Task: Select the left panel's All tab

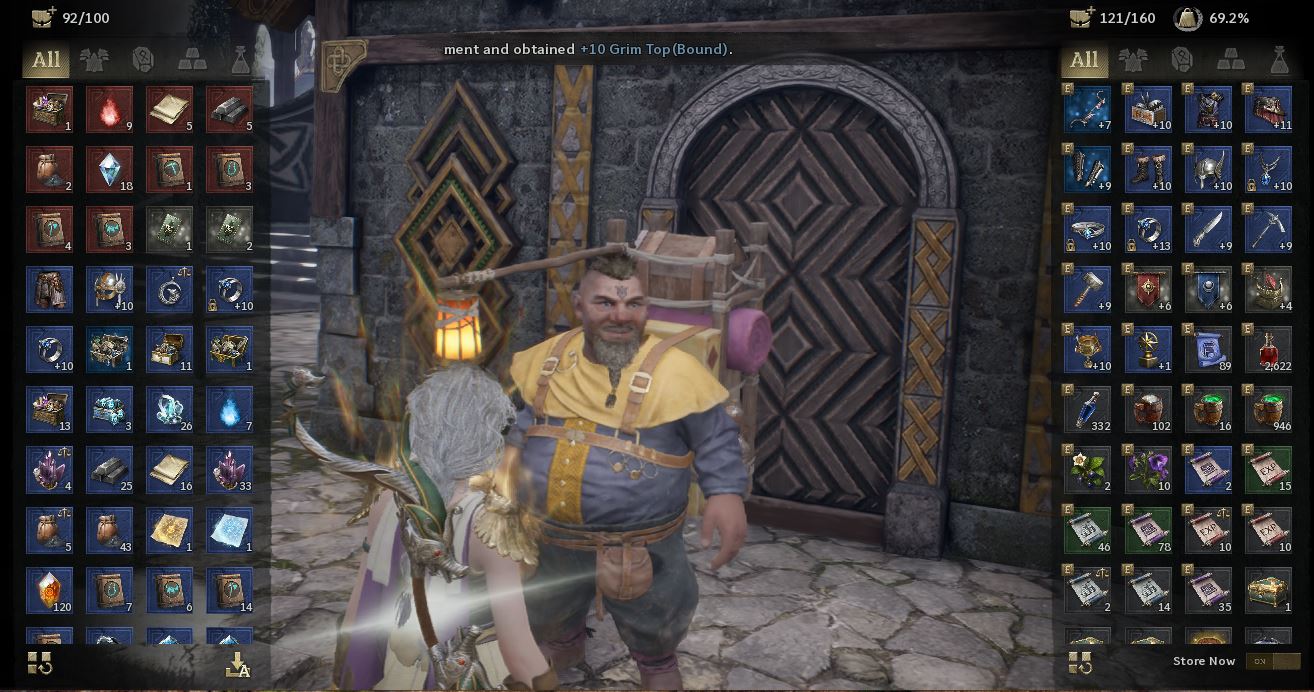Action: [46, 60]
